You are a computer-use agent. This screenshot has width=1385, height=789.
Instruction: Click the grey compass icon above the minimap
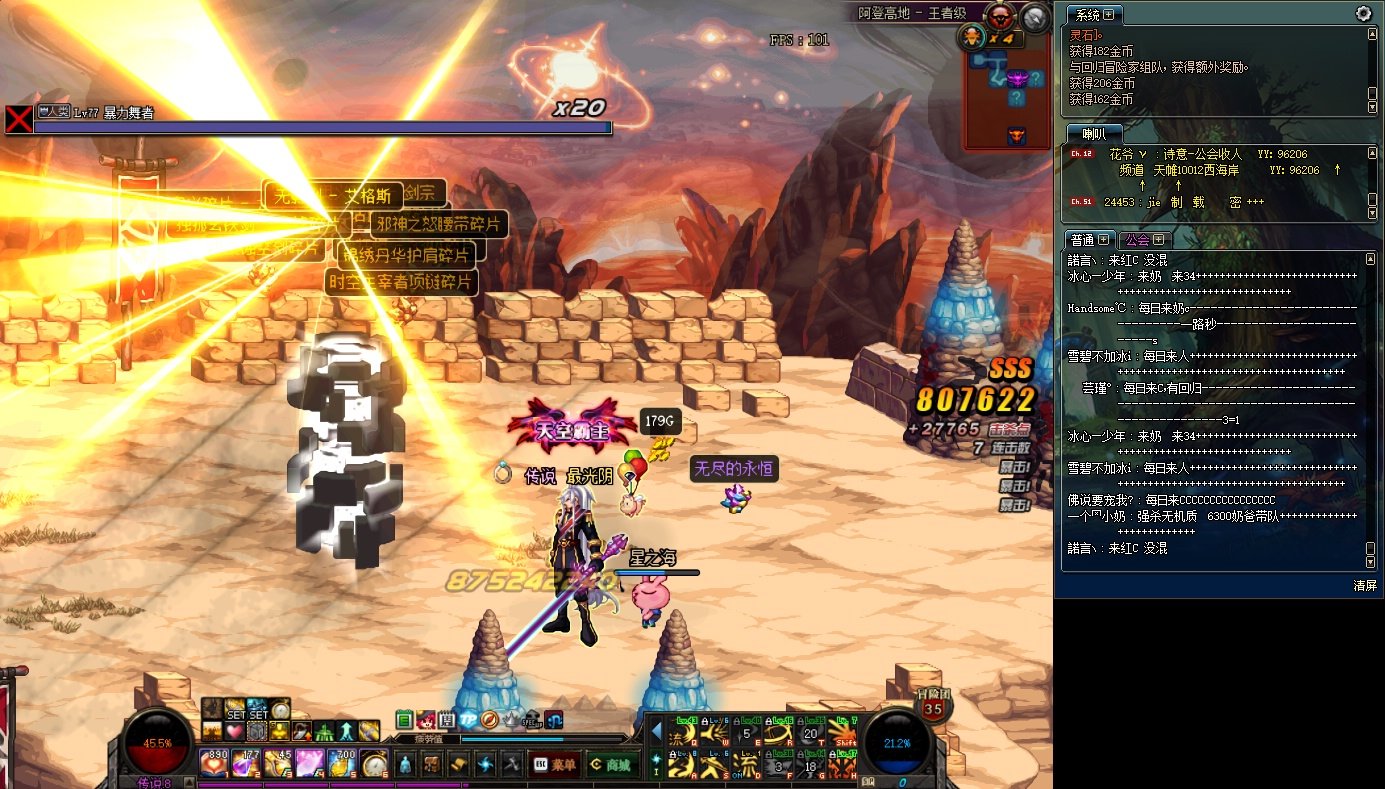1035,16
